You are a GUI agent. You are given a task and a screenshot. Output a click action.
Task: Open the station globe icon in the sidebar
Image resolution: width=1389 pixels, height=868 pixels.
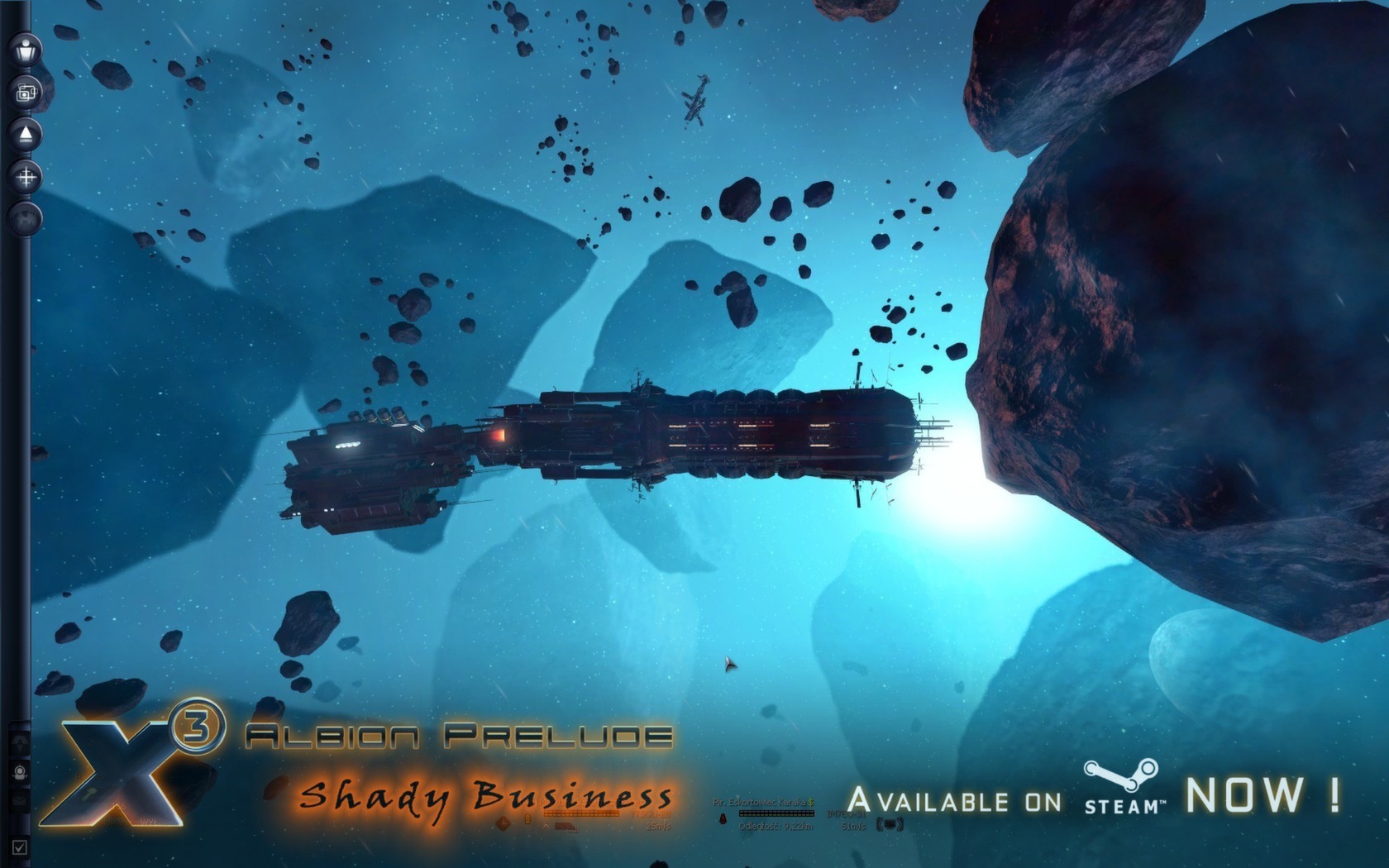[24, 217]
